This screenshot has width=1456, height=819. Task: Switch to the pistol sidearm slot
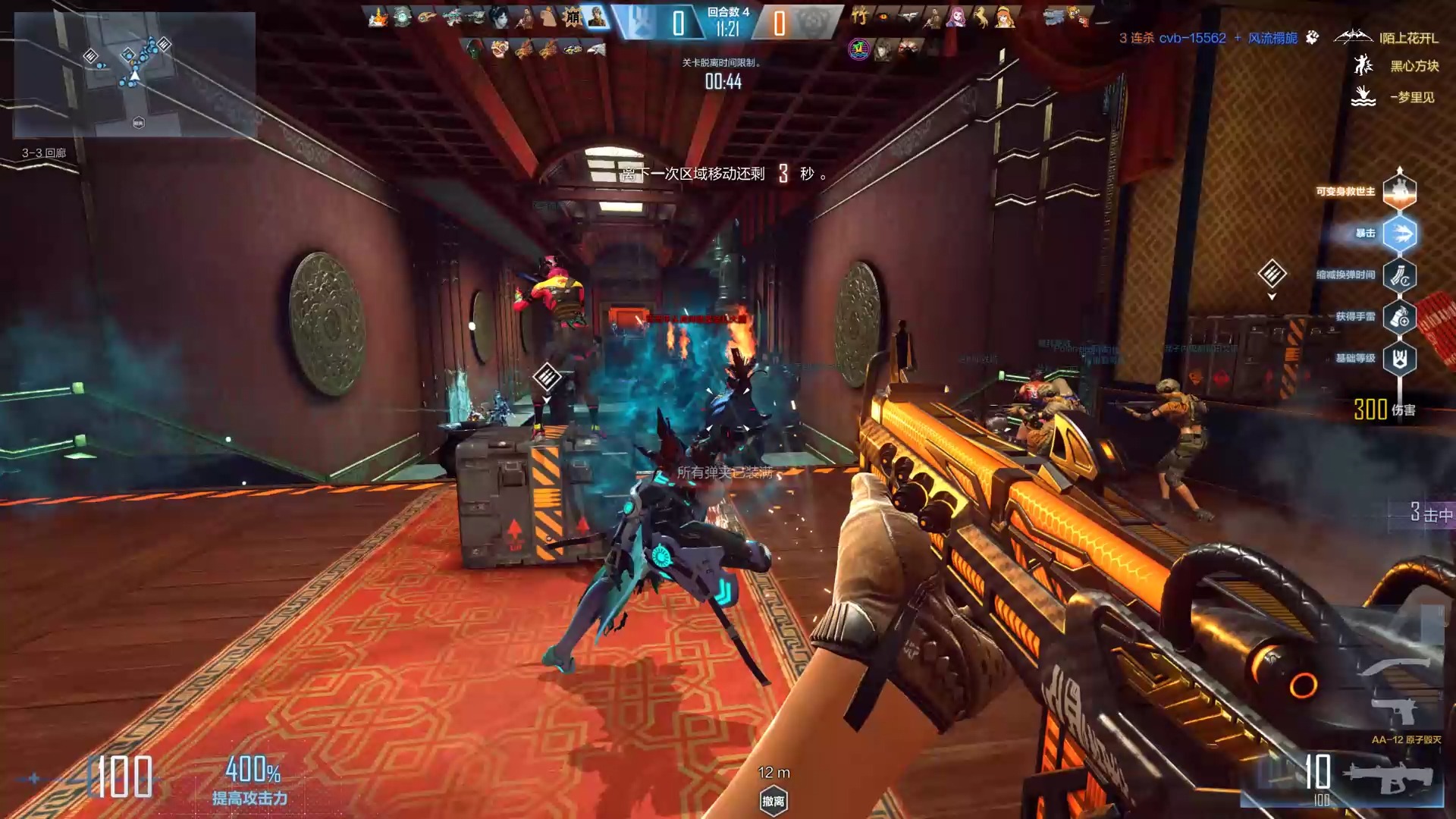pos(1395,711)
